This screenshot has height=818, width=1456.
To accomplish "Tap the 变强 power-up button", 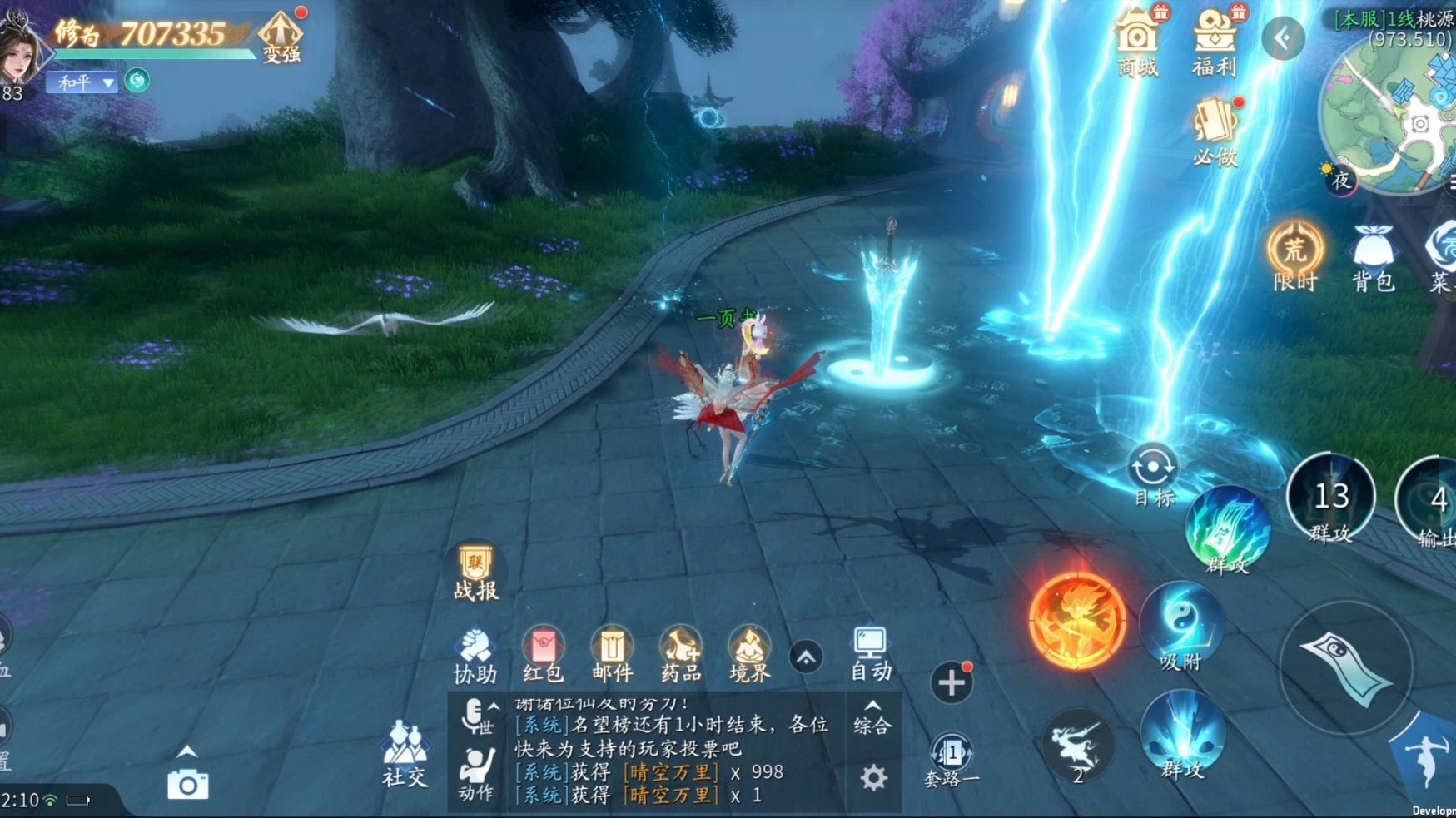I will [281, 37].
